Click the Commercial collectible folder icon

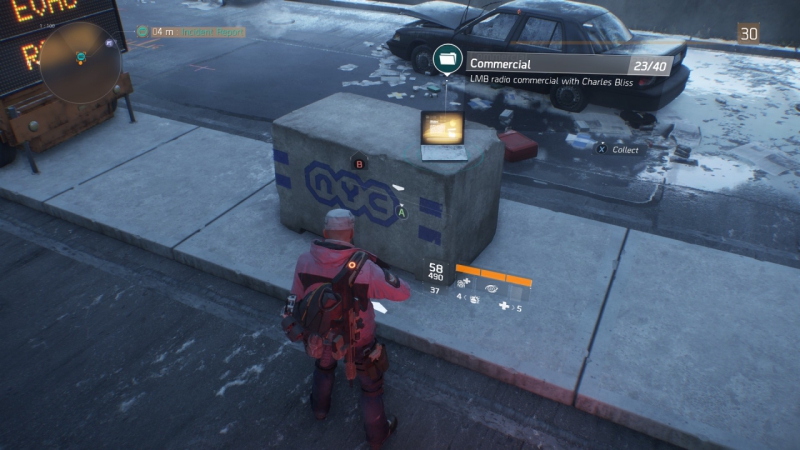coord(446,61)
